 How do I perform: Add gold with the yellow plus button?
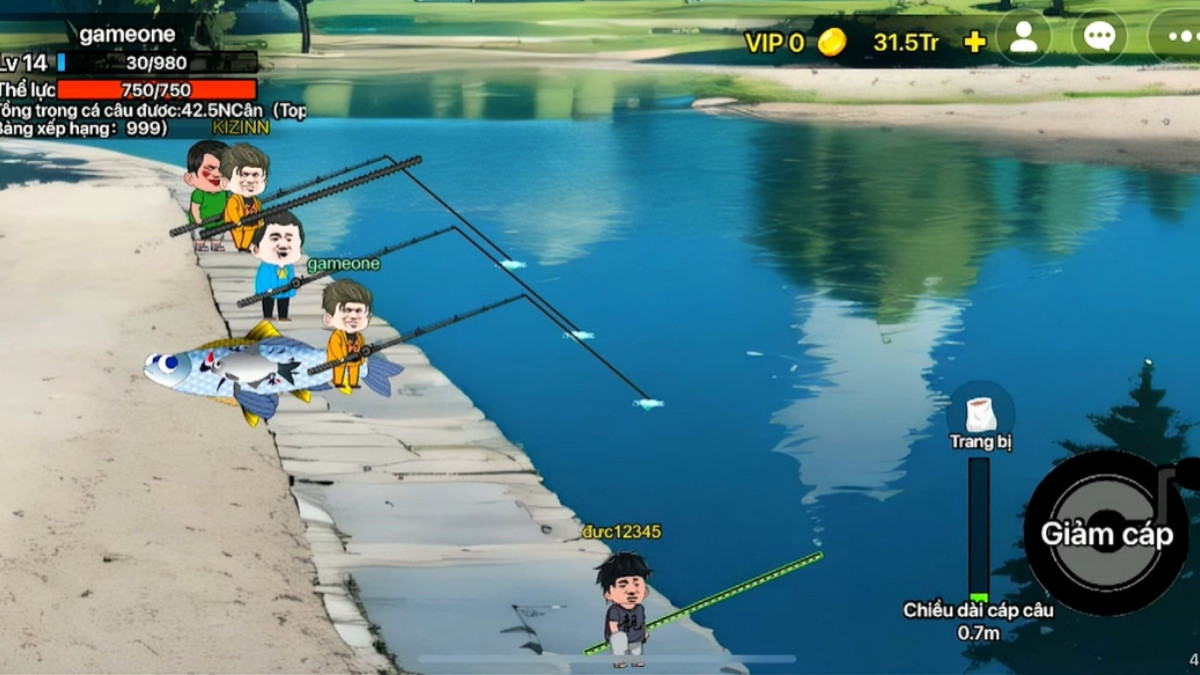coord(974,42)
